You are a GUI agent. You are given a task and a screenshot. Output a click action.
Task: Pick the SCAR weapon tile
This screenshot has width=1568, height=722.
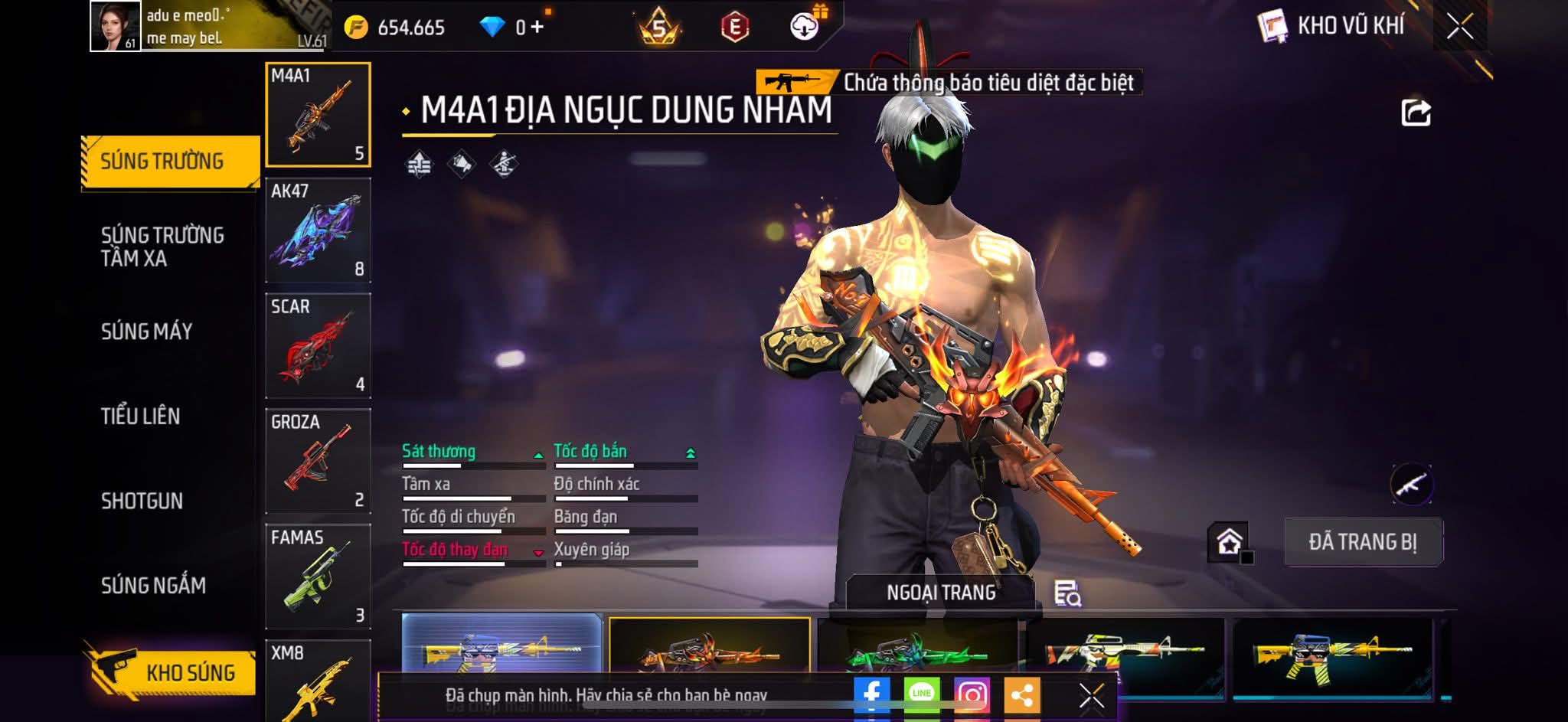318,346
